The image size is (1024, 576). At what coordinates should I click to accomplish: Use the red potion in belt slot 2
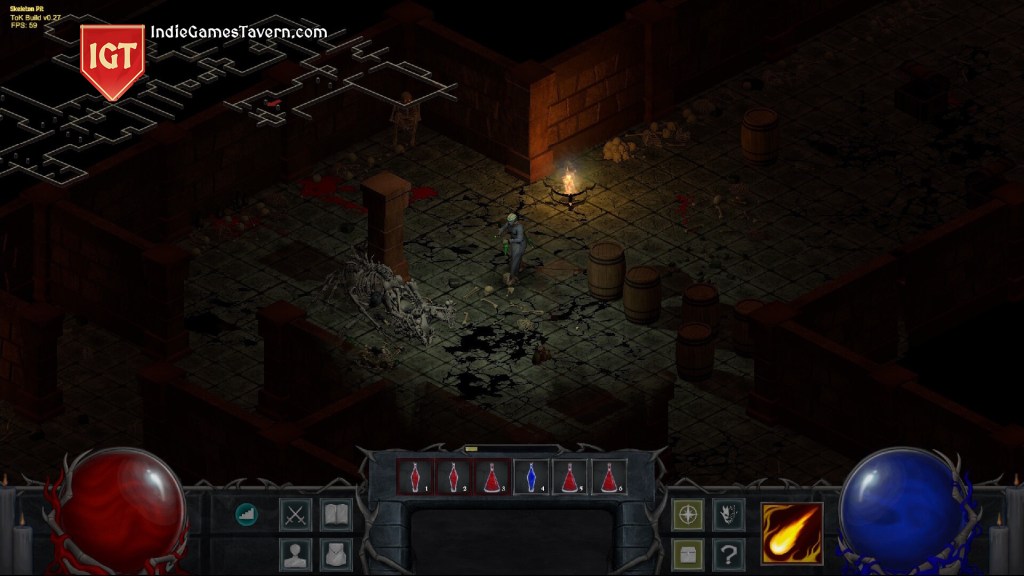click(454, 478)
